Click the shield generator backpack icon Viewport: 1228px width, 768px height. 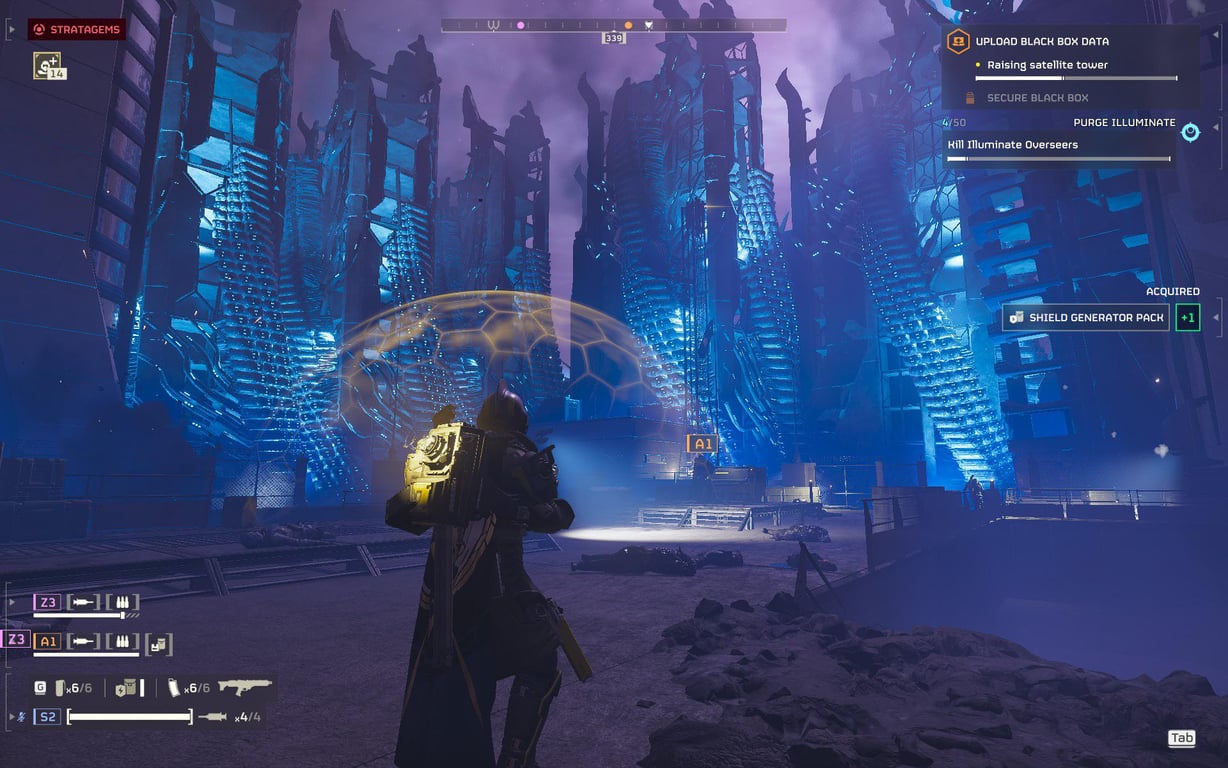(127, 688)
